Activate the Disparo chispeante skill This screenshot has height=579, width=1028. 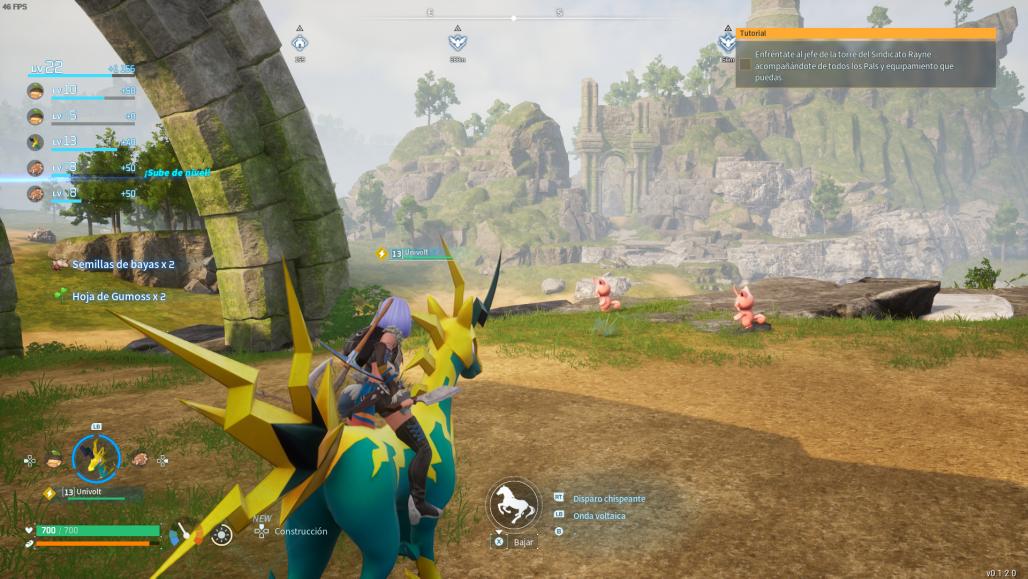608,498
